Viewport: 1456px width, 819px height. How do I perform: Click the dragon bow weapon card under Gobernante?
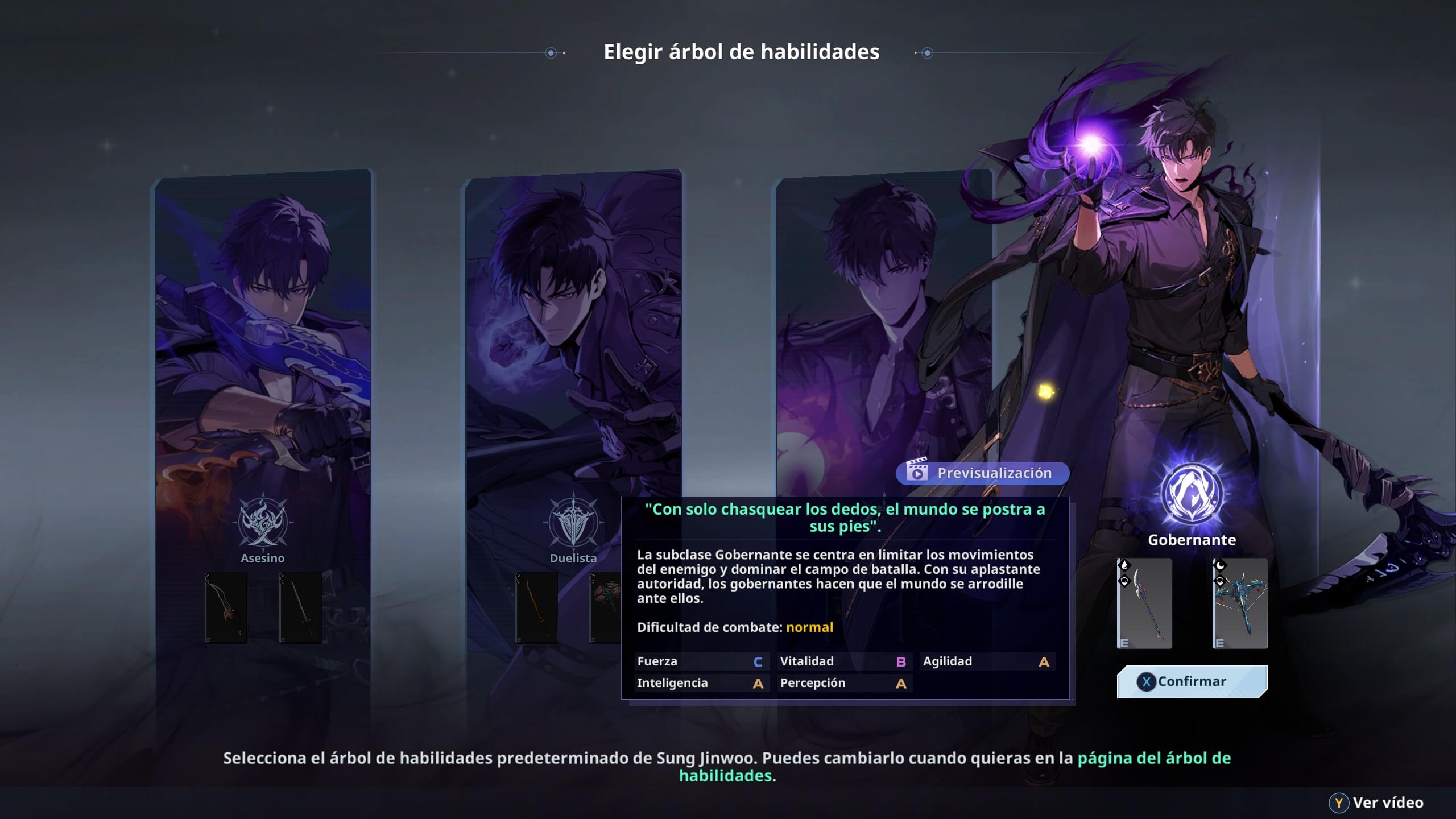click(1240, 603)
